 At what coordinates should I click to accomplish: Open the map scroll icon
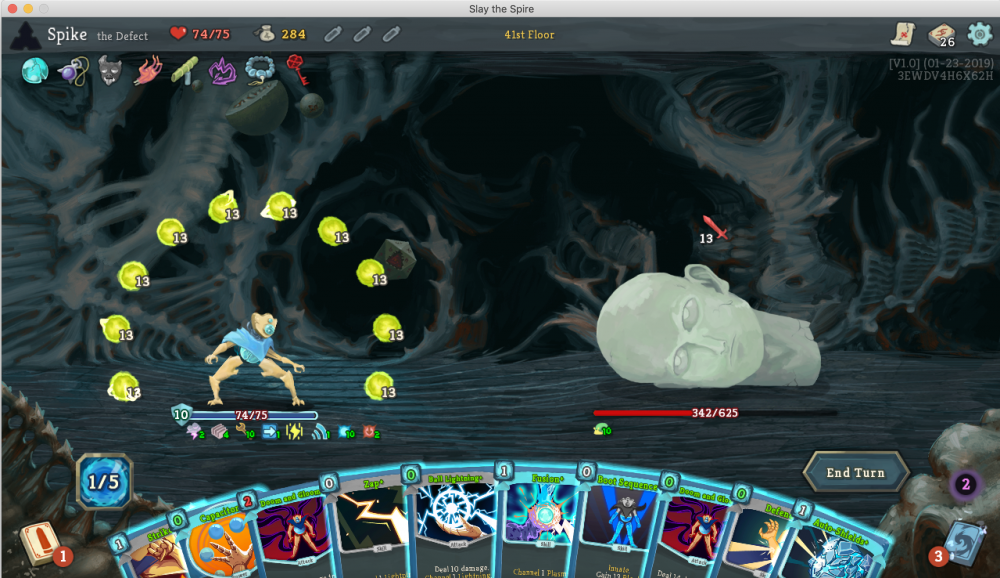pos(905,34)
